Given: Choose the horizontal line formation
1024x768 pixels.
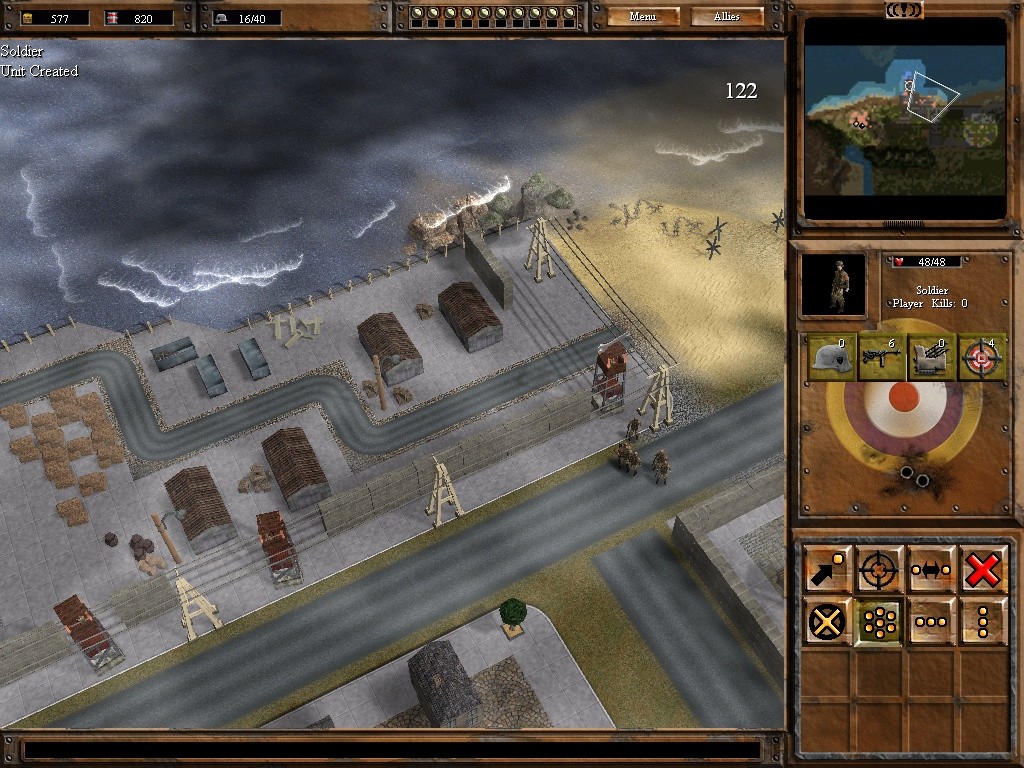Looking at the screenshot, I should [931, 621].
